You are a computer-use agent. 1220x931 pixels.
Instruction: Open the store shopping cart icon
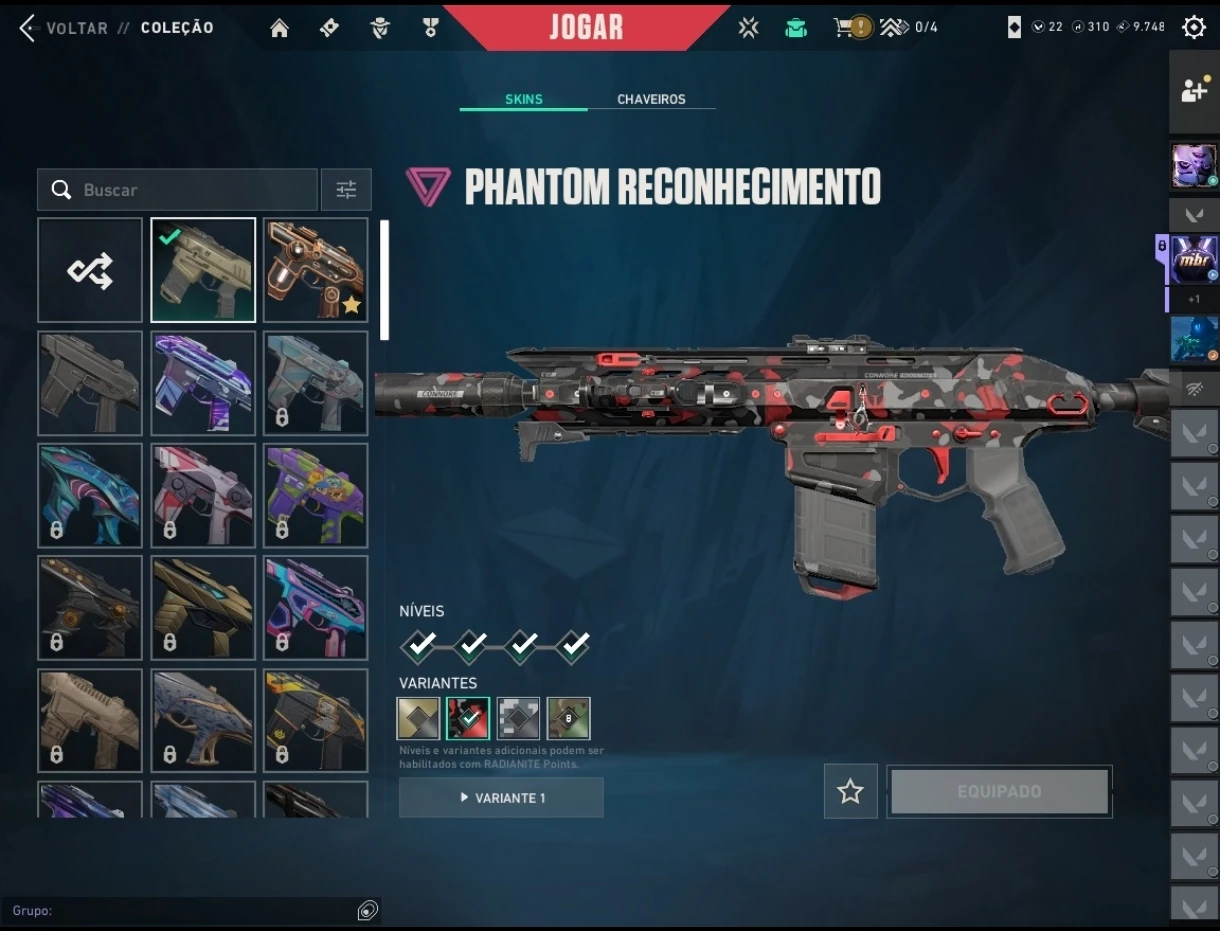(x=847, y=28)
